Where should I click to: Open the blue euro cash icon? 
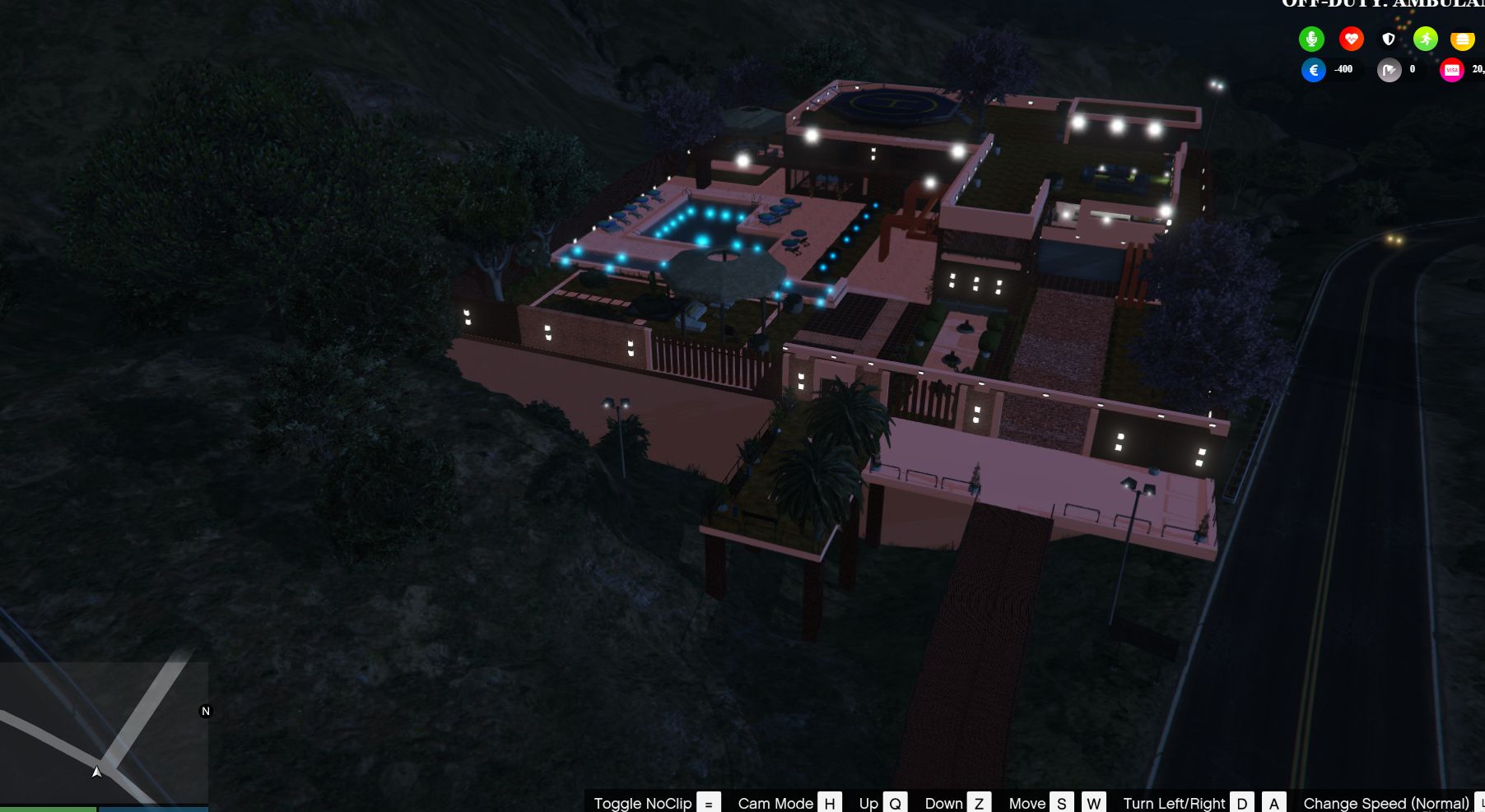pos(1314,70)
